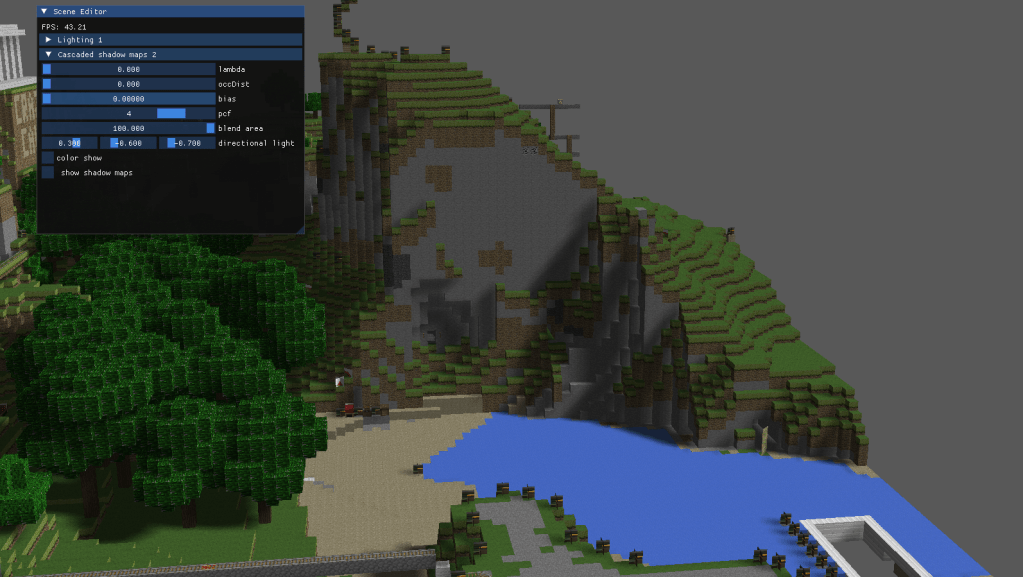Change the pcf slider
Image resolution: width=1023 pixels, height=577 pixels.
(128, 114)
